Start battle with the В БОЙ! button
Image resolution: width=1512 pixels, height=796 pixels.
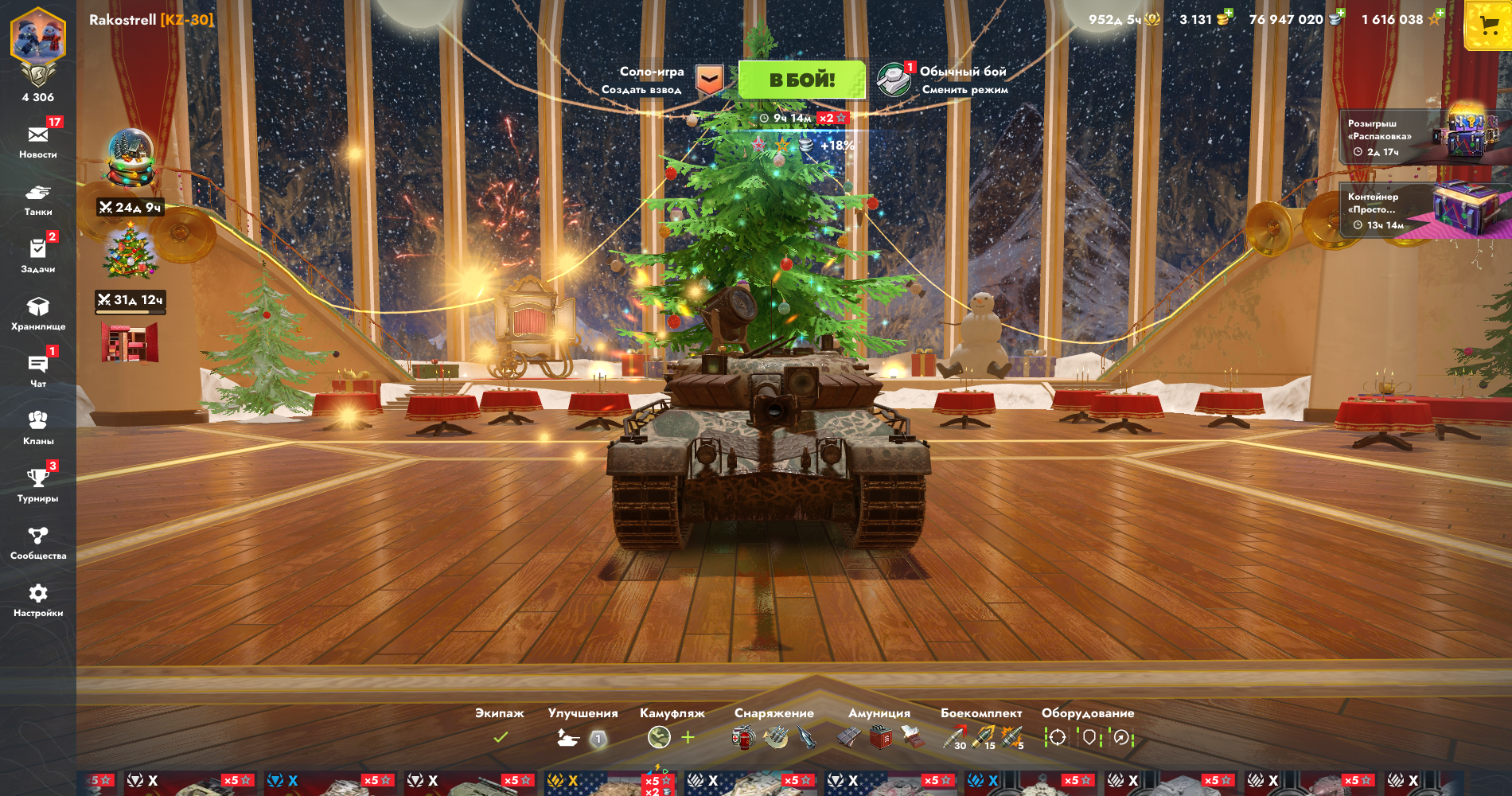[801, 80]
